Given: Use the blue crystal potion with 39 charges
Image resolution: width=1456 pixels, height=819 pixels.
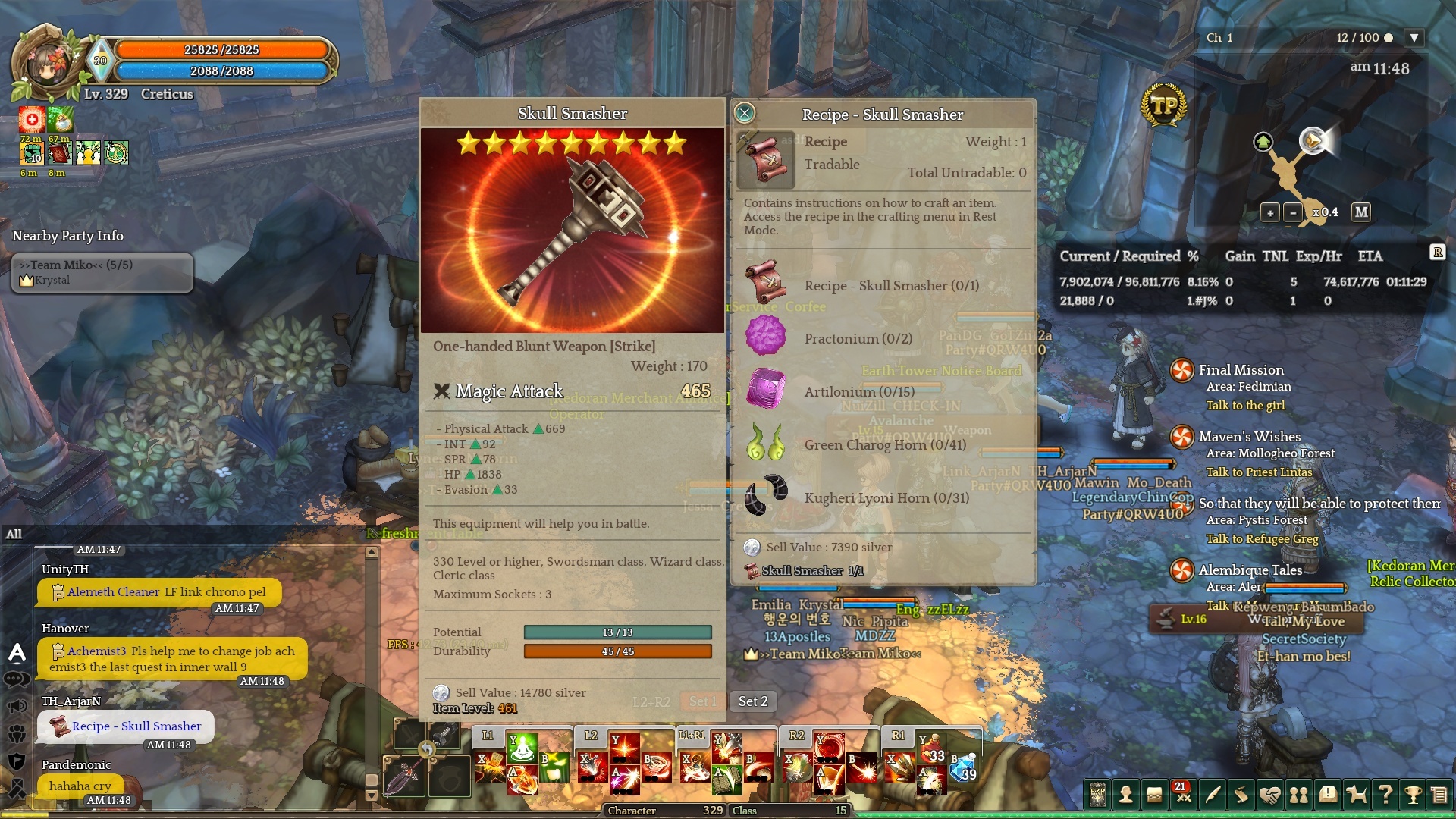Looking at the screenshot, I should click(964, 767).
